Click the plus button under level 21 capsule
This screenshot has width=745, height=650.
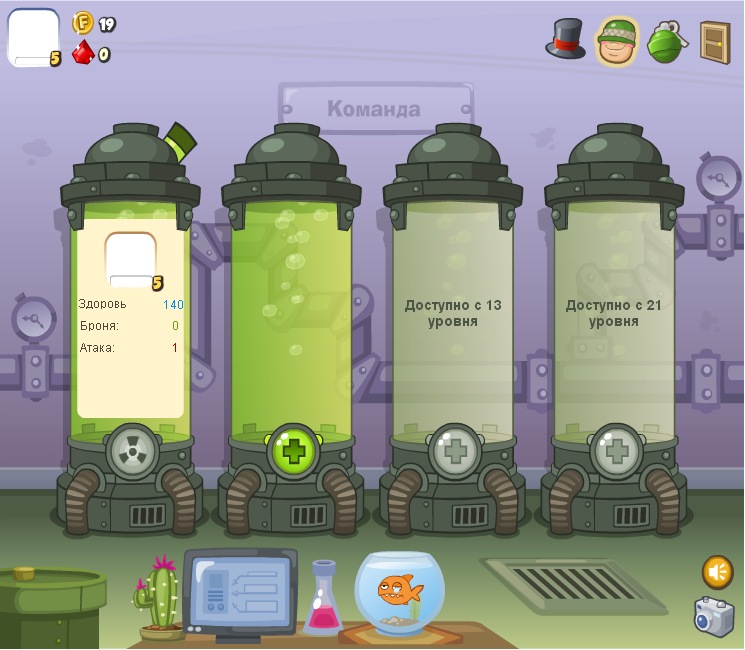pos(616,451)
